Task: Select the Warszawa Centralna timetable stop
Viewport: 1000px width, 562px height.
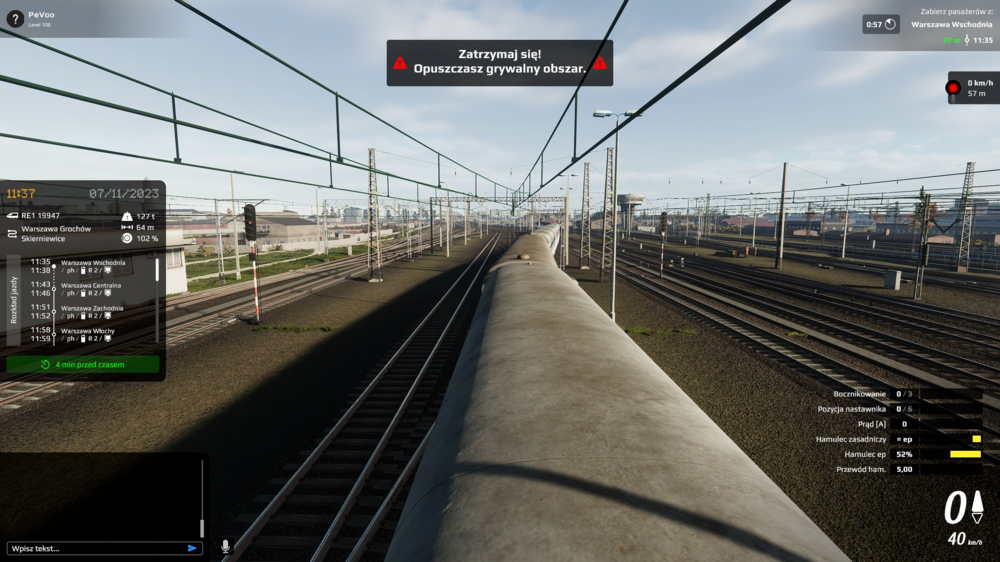Action: tap(92, 289)
